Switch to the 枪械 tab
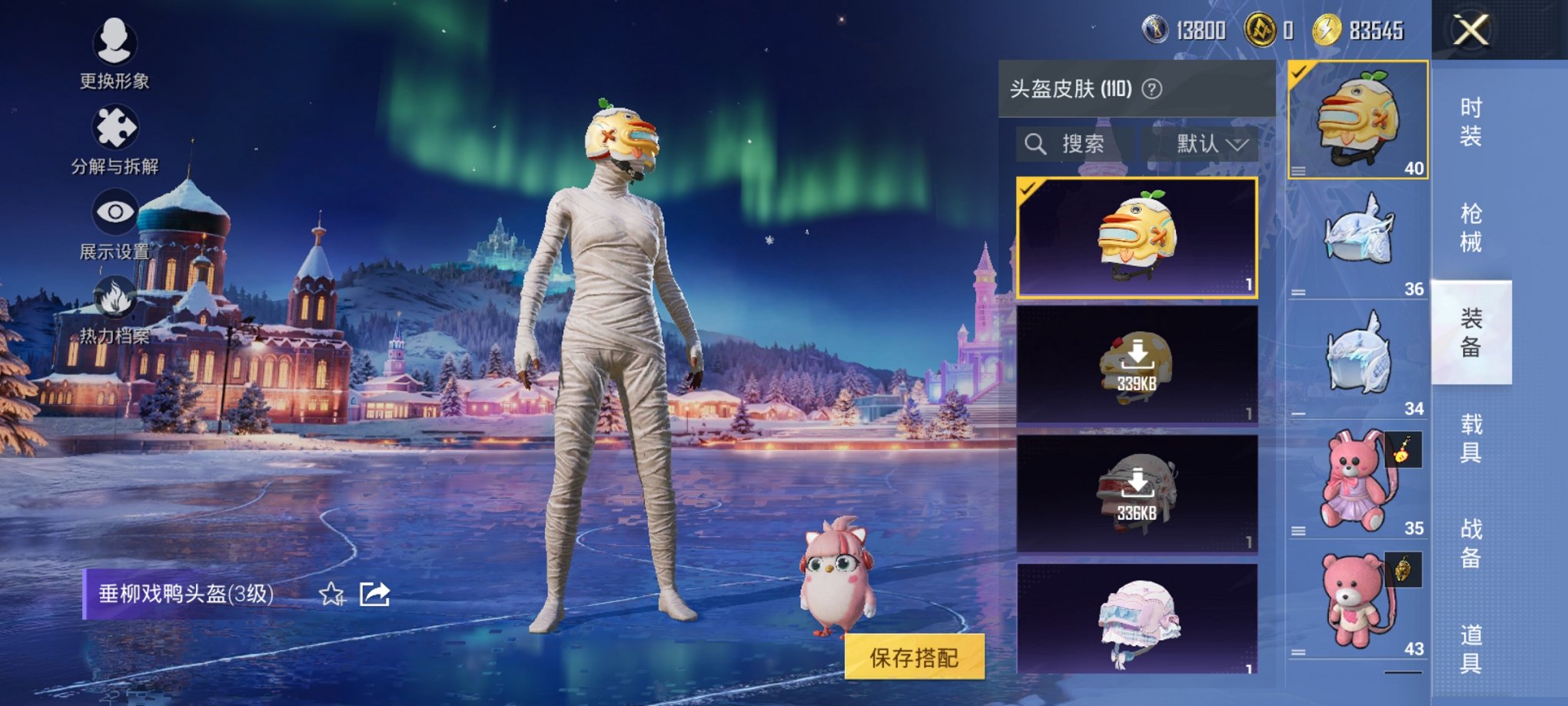Image resolution: width=1568 pixels, height=706 pixels. click(1470, 228)
